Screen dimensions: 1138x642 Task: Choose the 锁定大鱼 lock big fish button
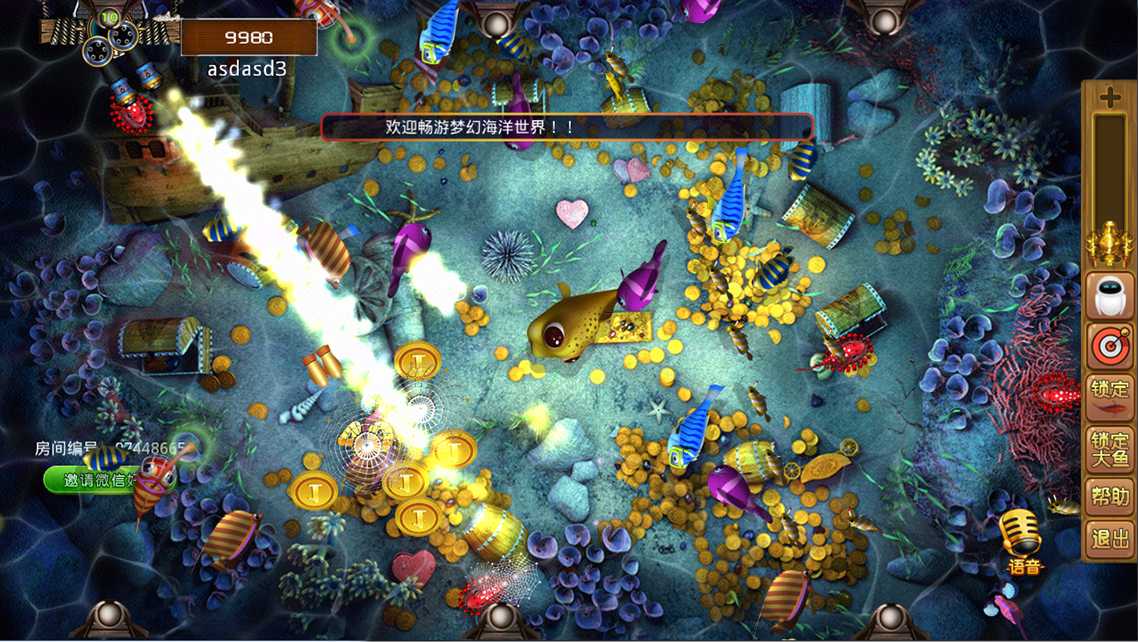pos(1109,449)
